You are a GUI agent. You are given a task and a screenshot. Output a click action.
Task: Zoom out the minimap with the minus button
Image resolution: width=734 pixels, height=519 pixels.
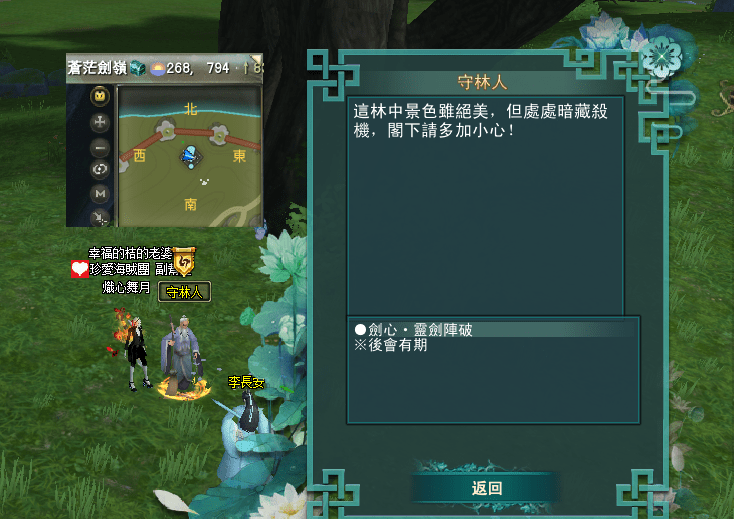100,146
